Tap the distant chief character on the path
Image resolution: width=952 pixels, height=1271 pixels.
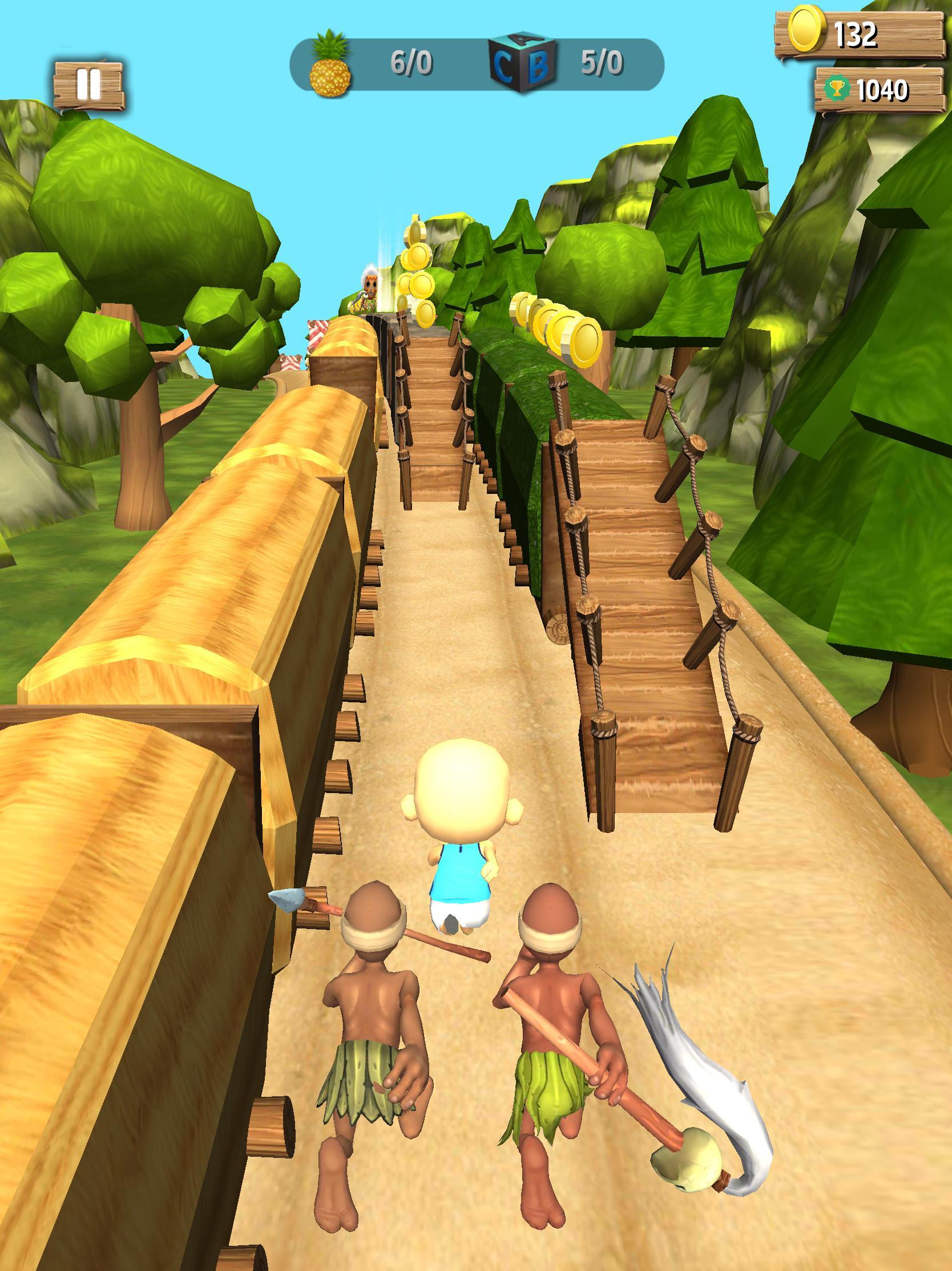coord(370,287)
